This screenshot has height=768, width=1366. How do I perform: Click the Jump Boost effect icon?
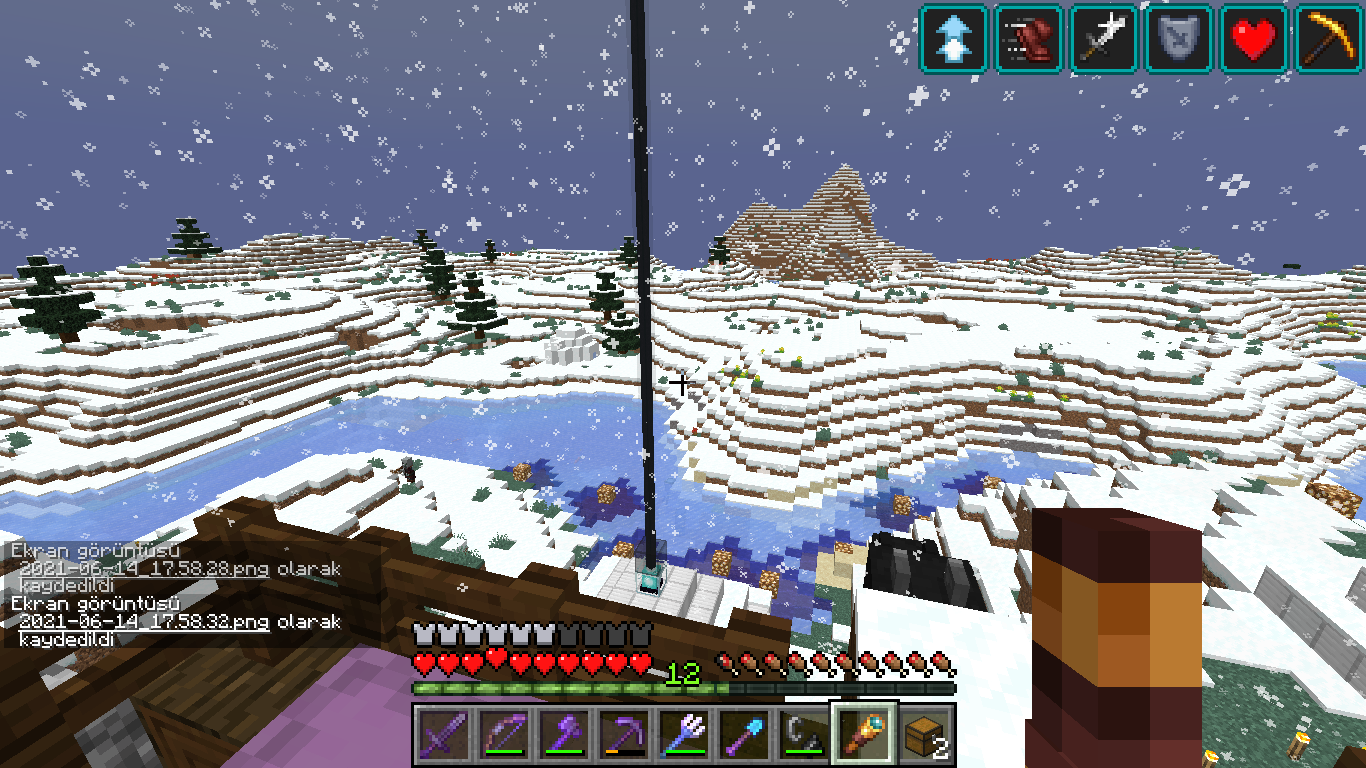pyautogui.click(x=955, y=39)
